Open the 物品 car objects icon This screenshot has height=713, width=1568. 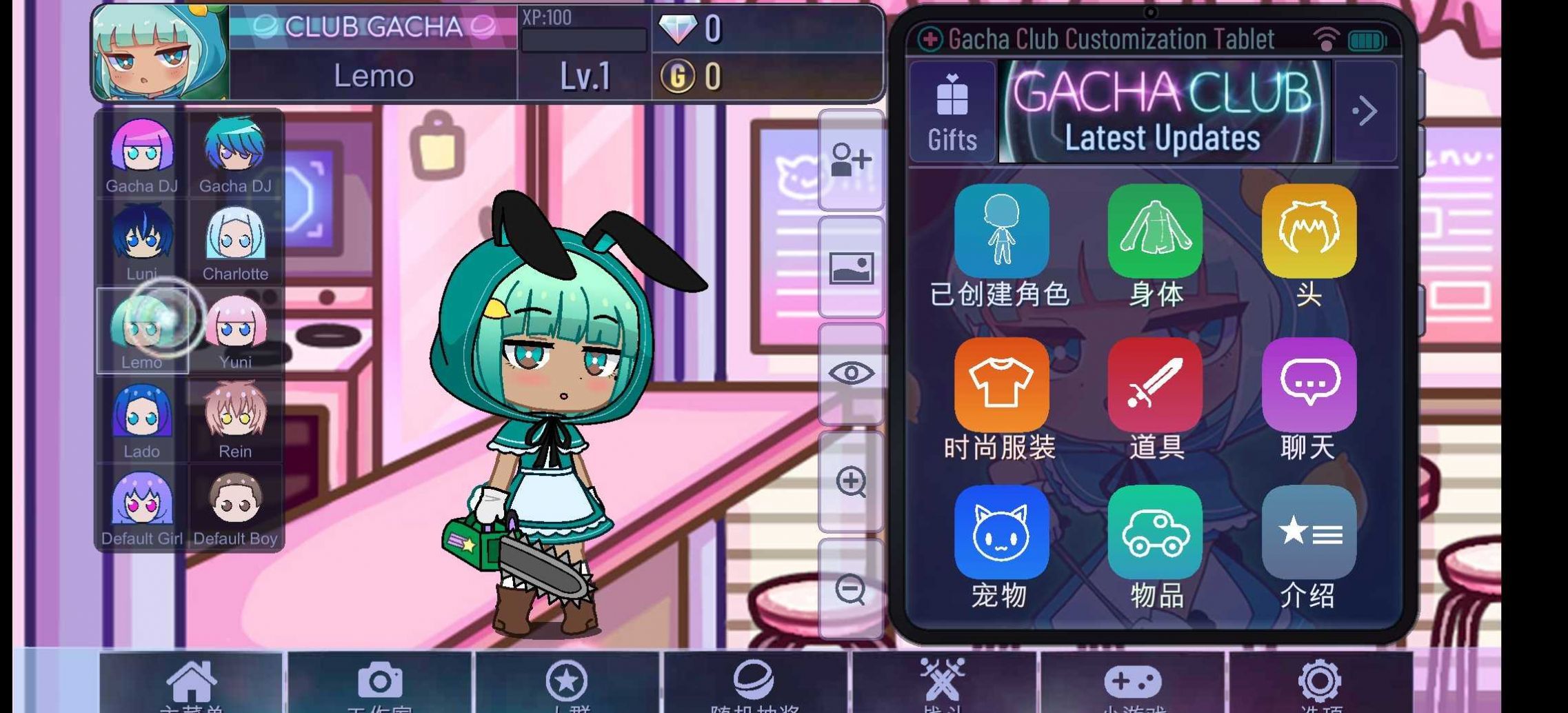(1155, 532)
